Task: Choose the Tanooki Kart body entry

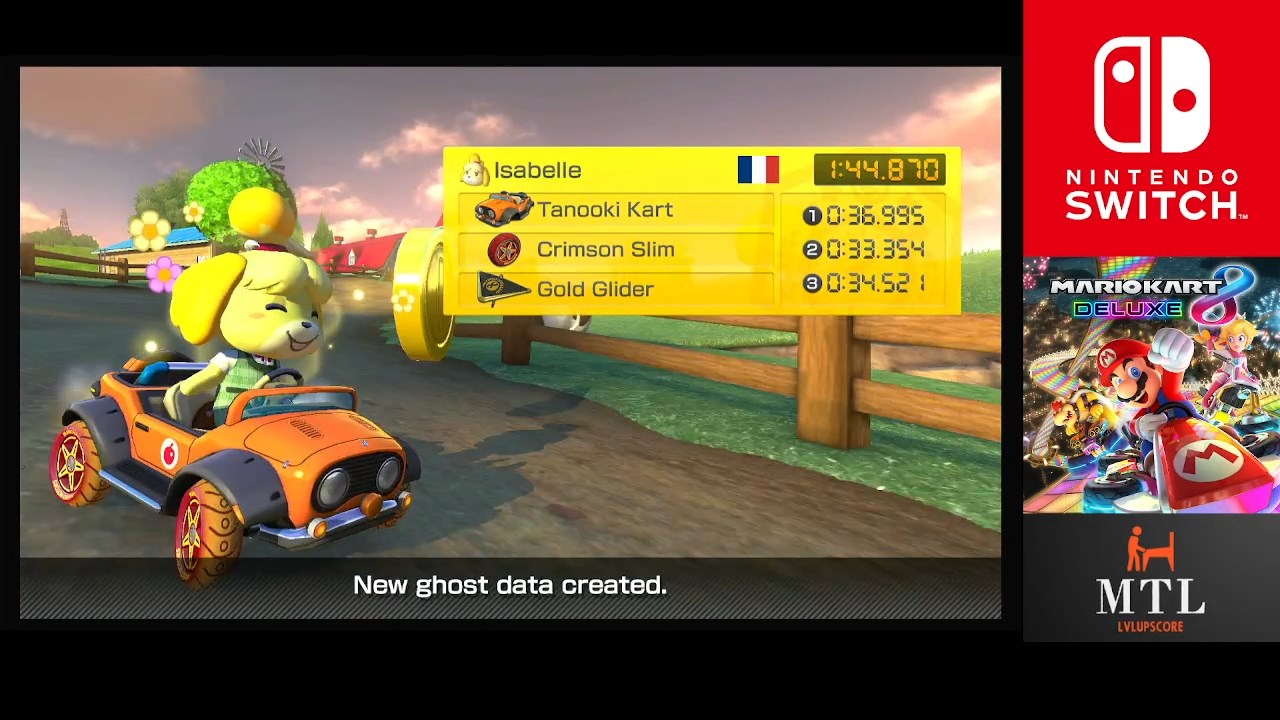Action: click(x=604, y=210)
